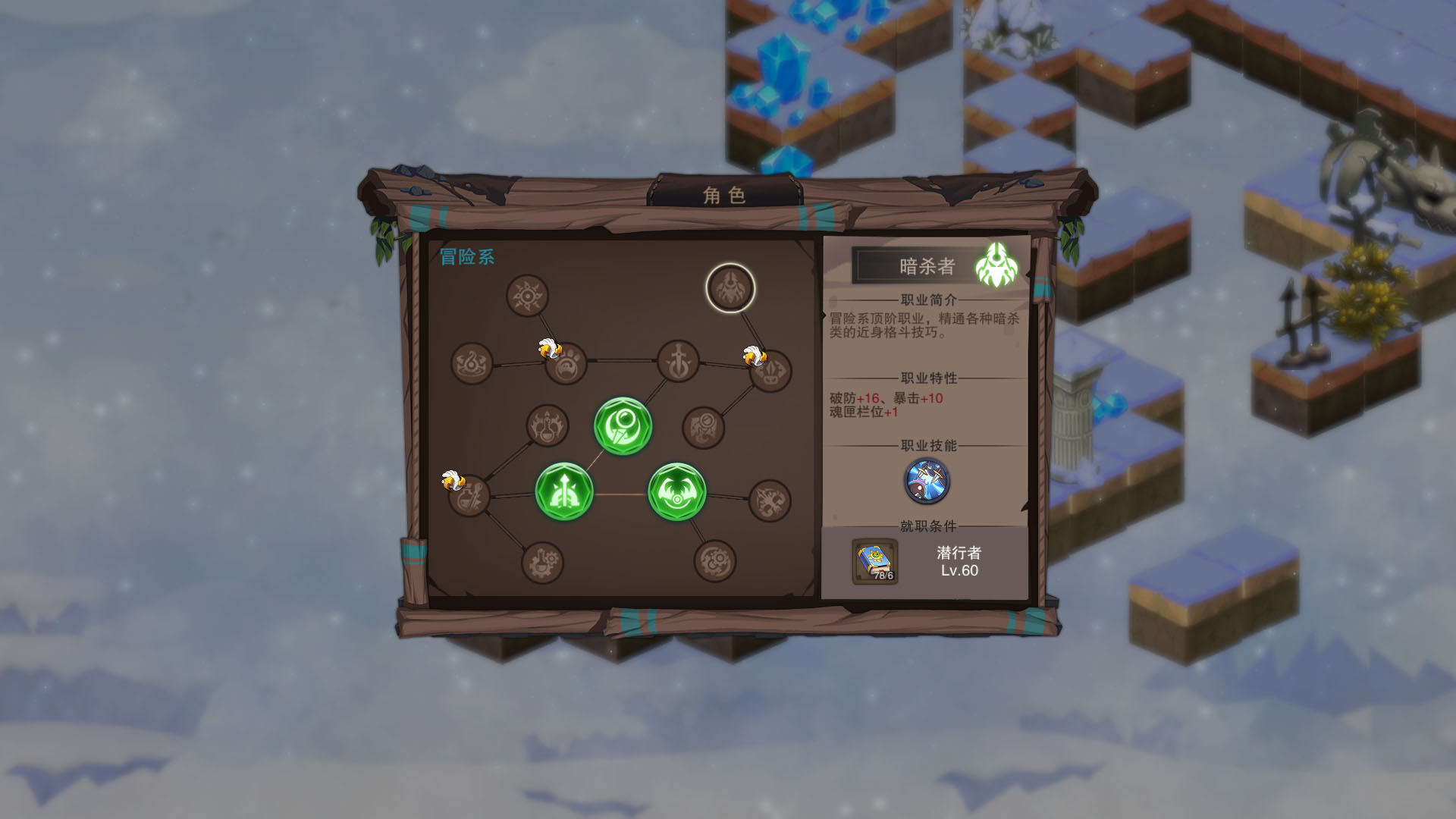Screen dimensions: 1456x819
Task: Open the coiled serpent class node
Action: click(x=472, y=363)
